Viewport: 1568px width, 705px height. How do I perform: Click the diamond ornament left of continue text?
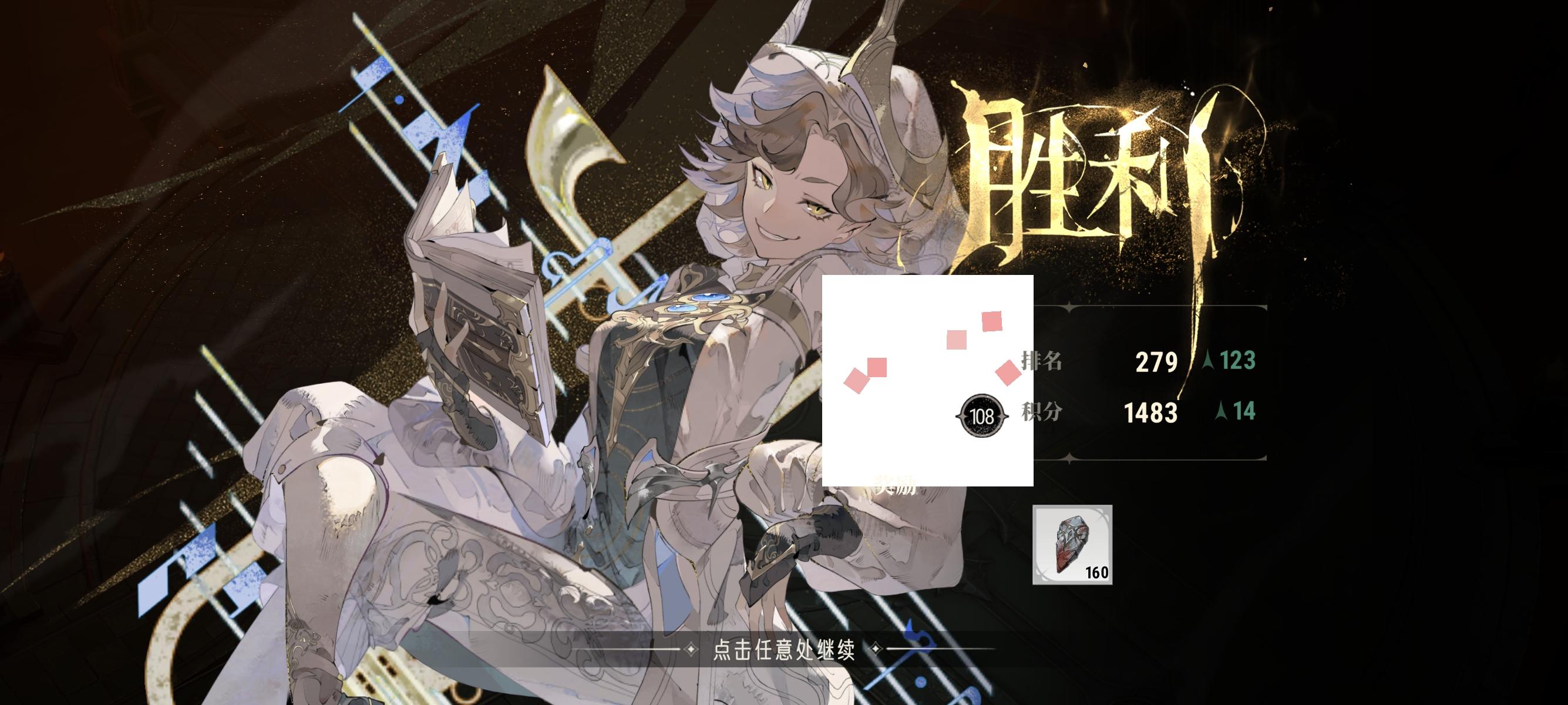pos(692,651)
